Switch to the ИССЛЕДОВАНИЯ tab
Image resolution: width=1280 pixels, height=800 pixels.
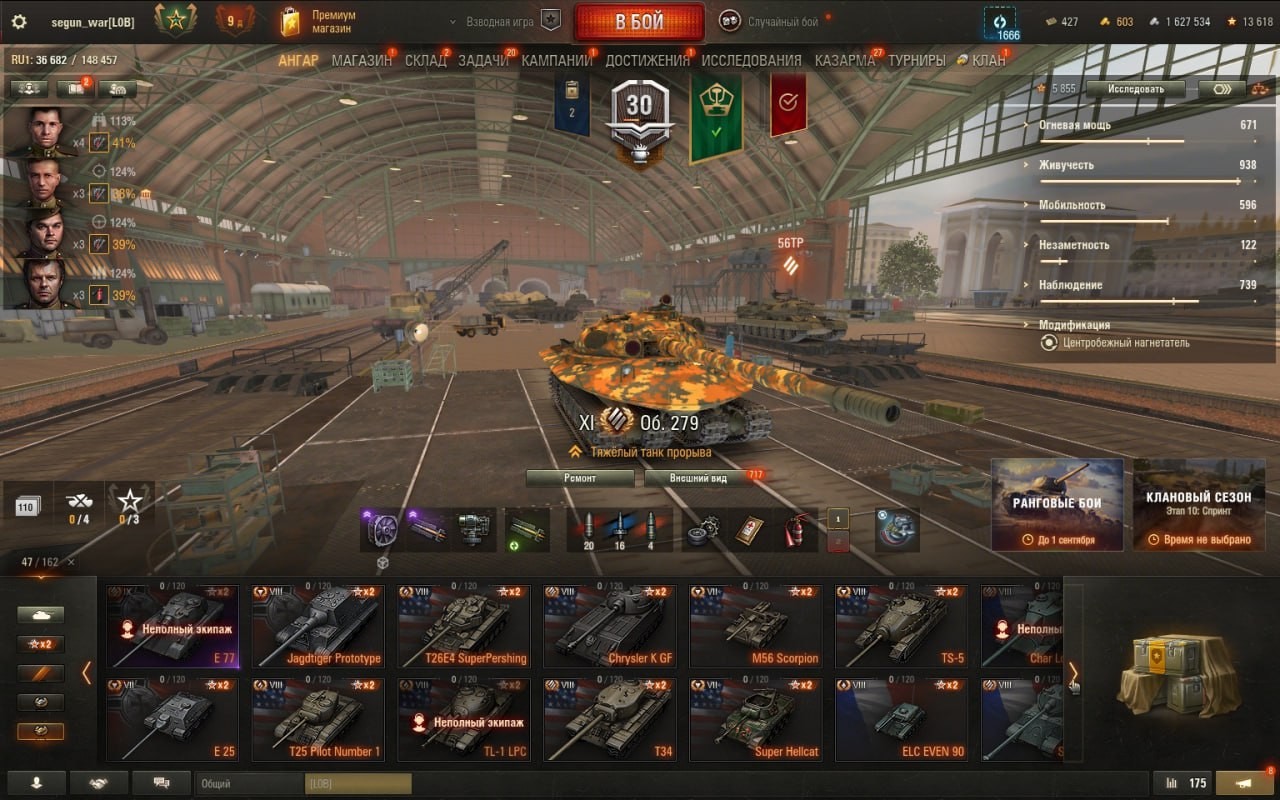point(751,60)
